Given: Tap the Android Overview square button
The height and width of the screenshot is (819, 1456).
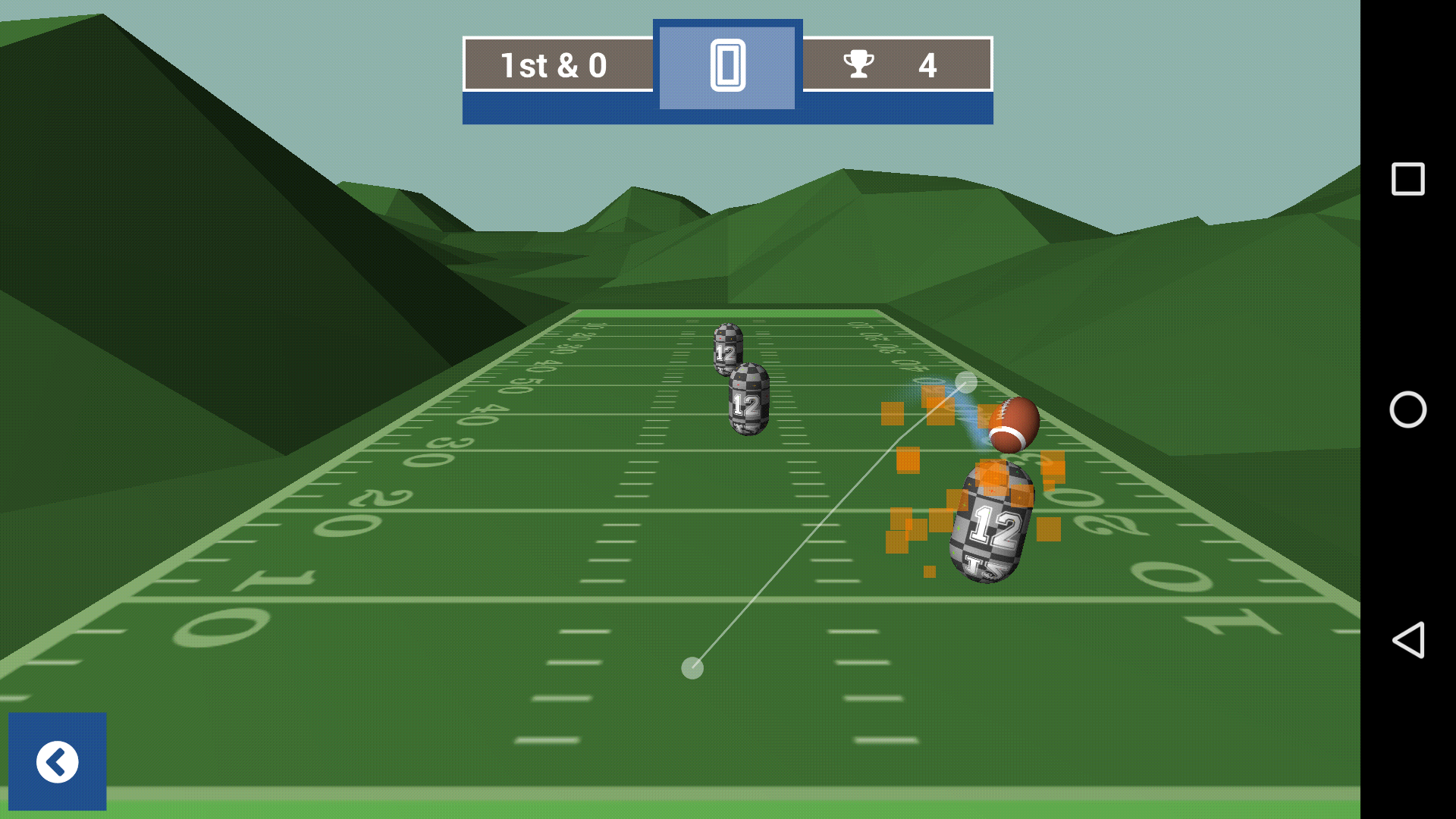Looking at the screenshot, I should [x=1408, y=180].
